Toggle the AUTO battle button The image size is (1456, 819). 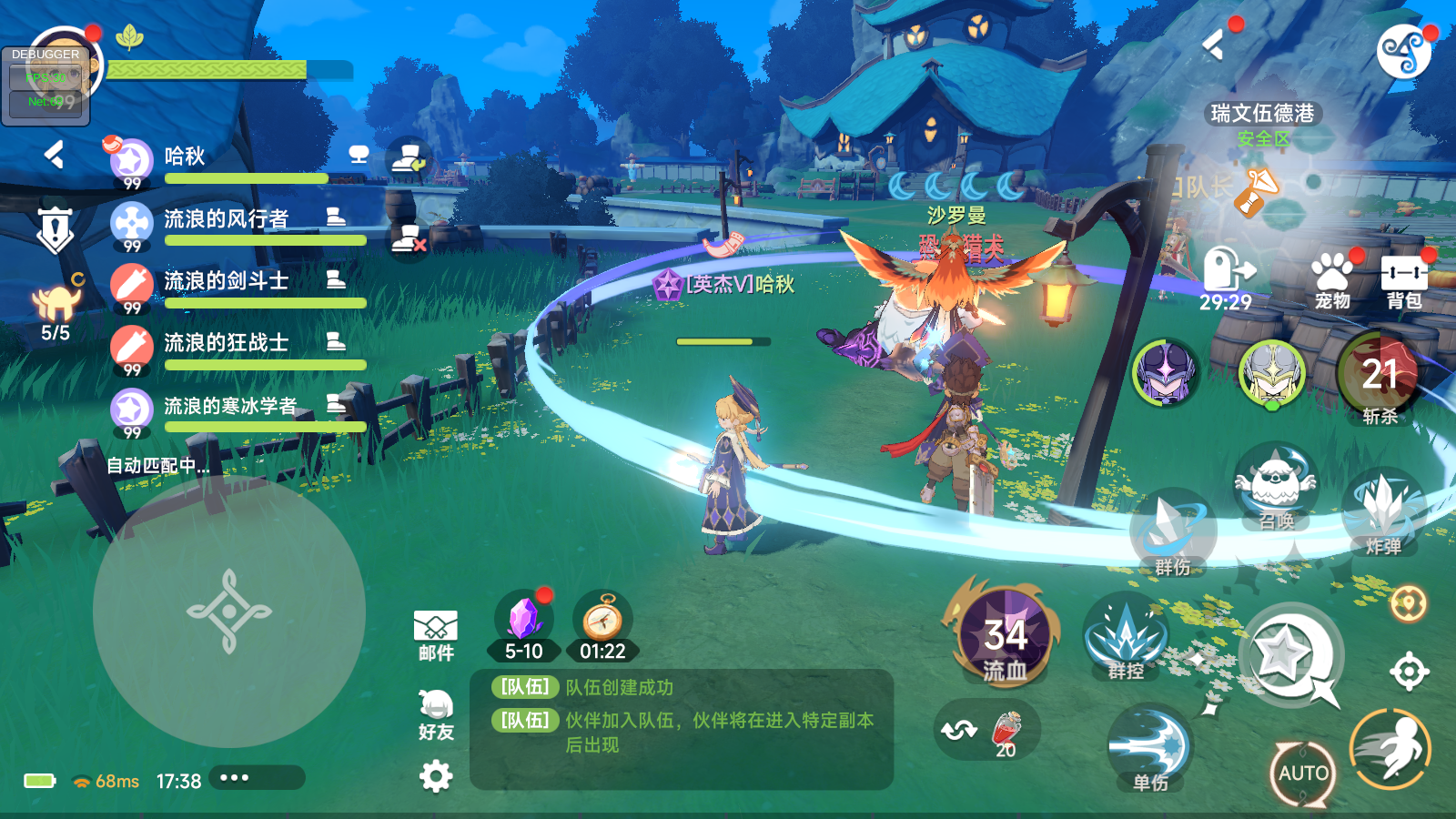pyautogui.click(x=1303, y=773)
